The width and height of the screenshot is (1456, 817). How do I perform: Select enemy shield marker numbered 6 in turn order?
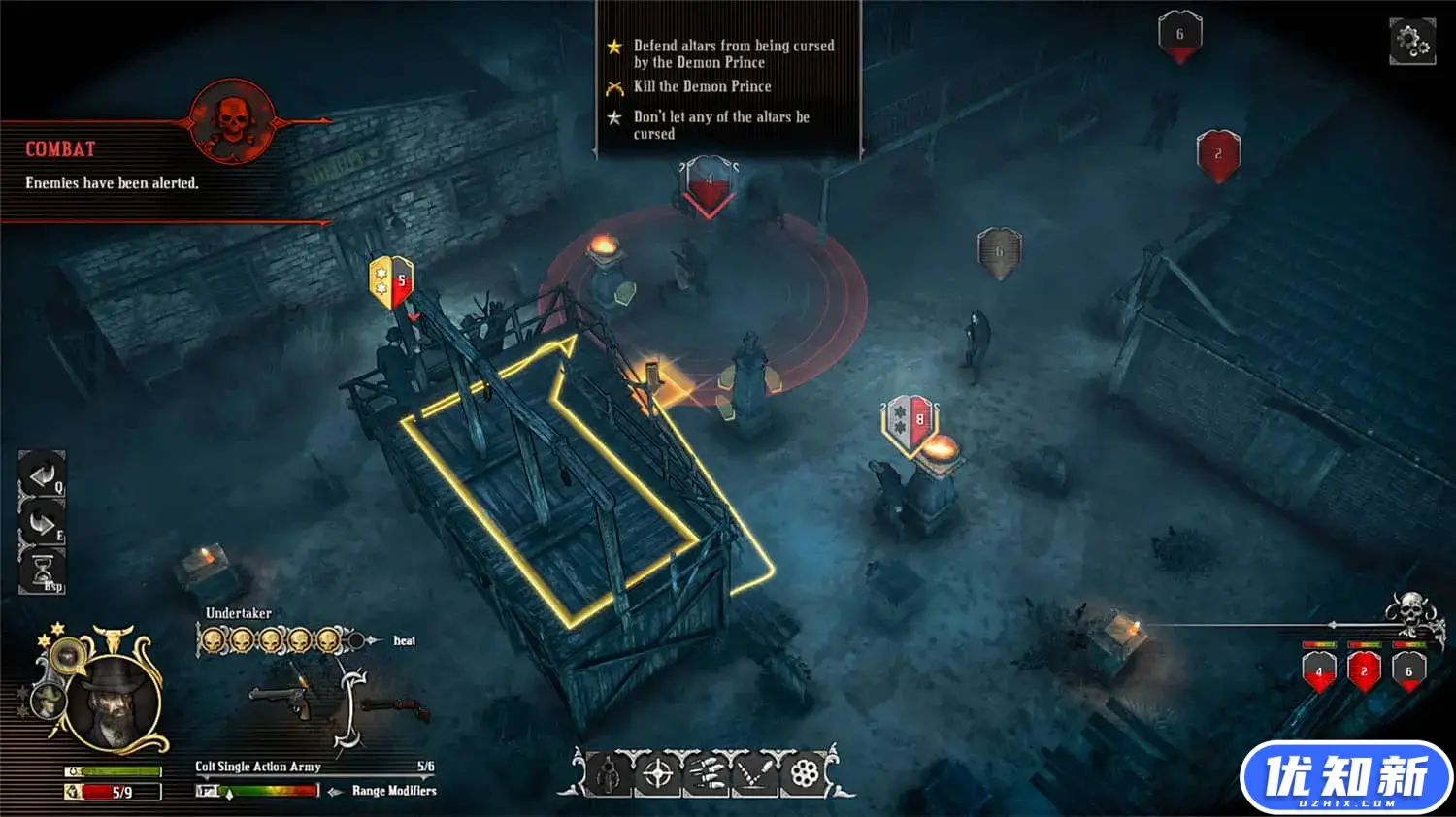[x=1408, y=671]
